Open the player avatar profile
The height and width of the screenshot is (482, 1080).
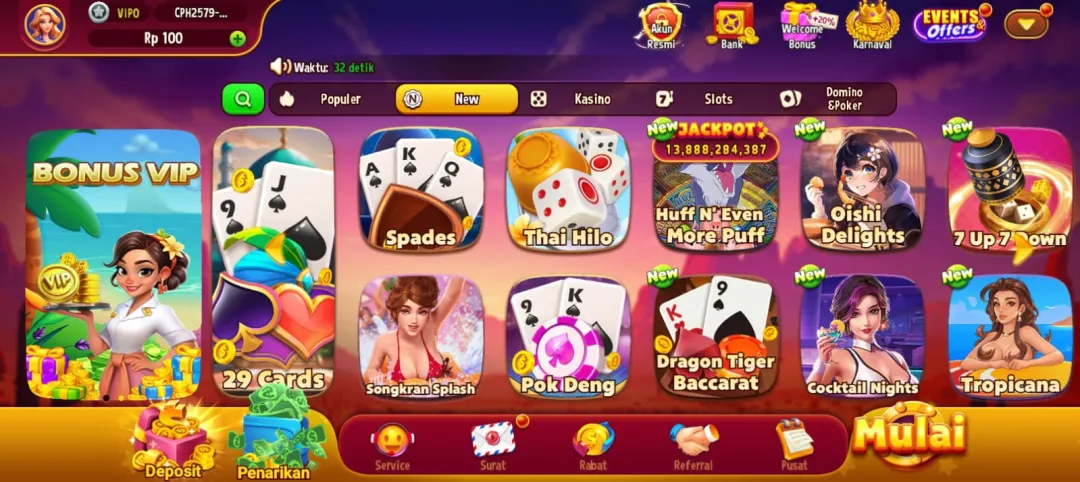pos(45,25)
